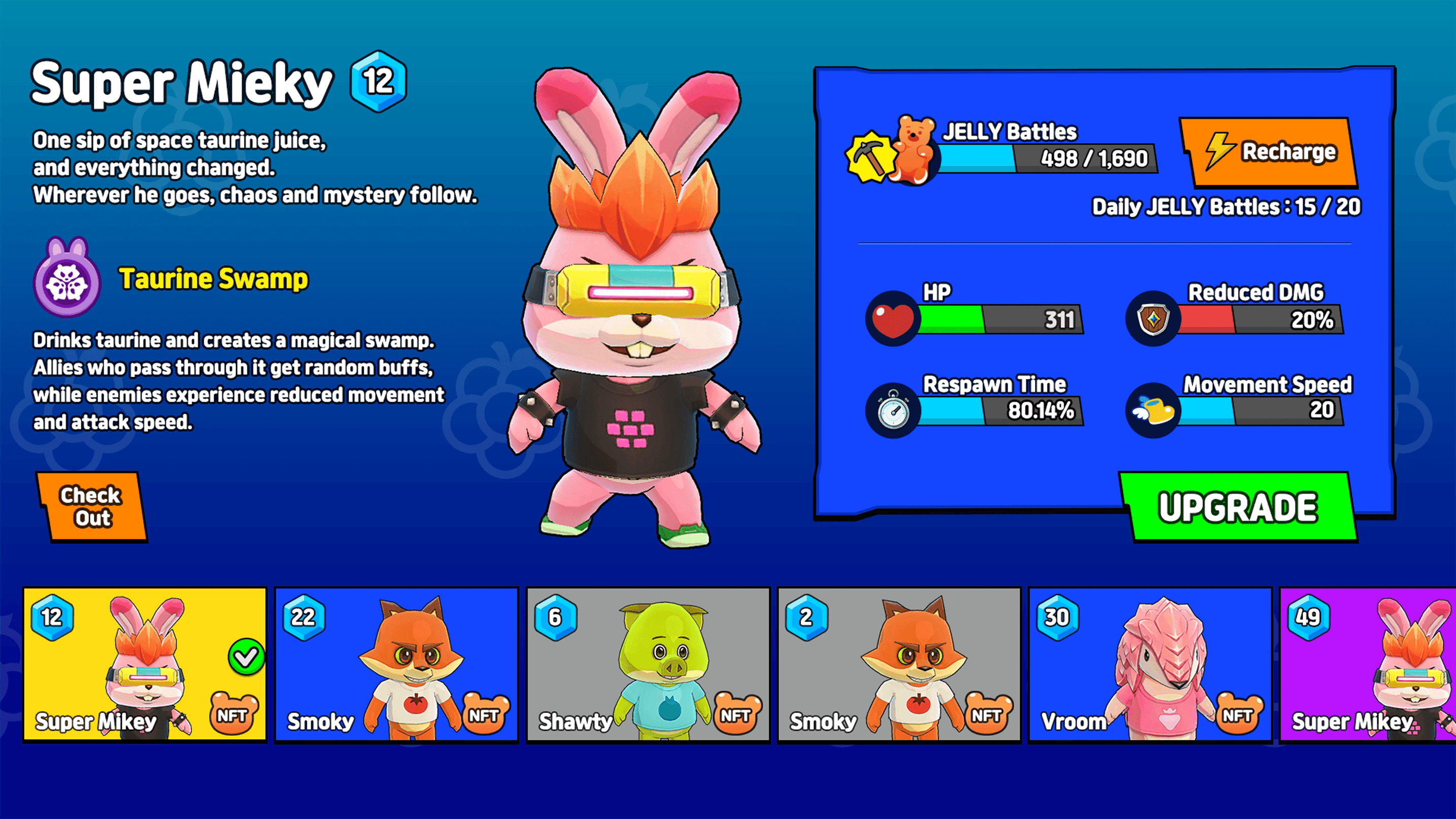Select the level 2 Smoky card
This screenshot has height=819, width=1456.
click(899, 664)
